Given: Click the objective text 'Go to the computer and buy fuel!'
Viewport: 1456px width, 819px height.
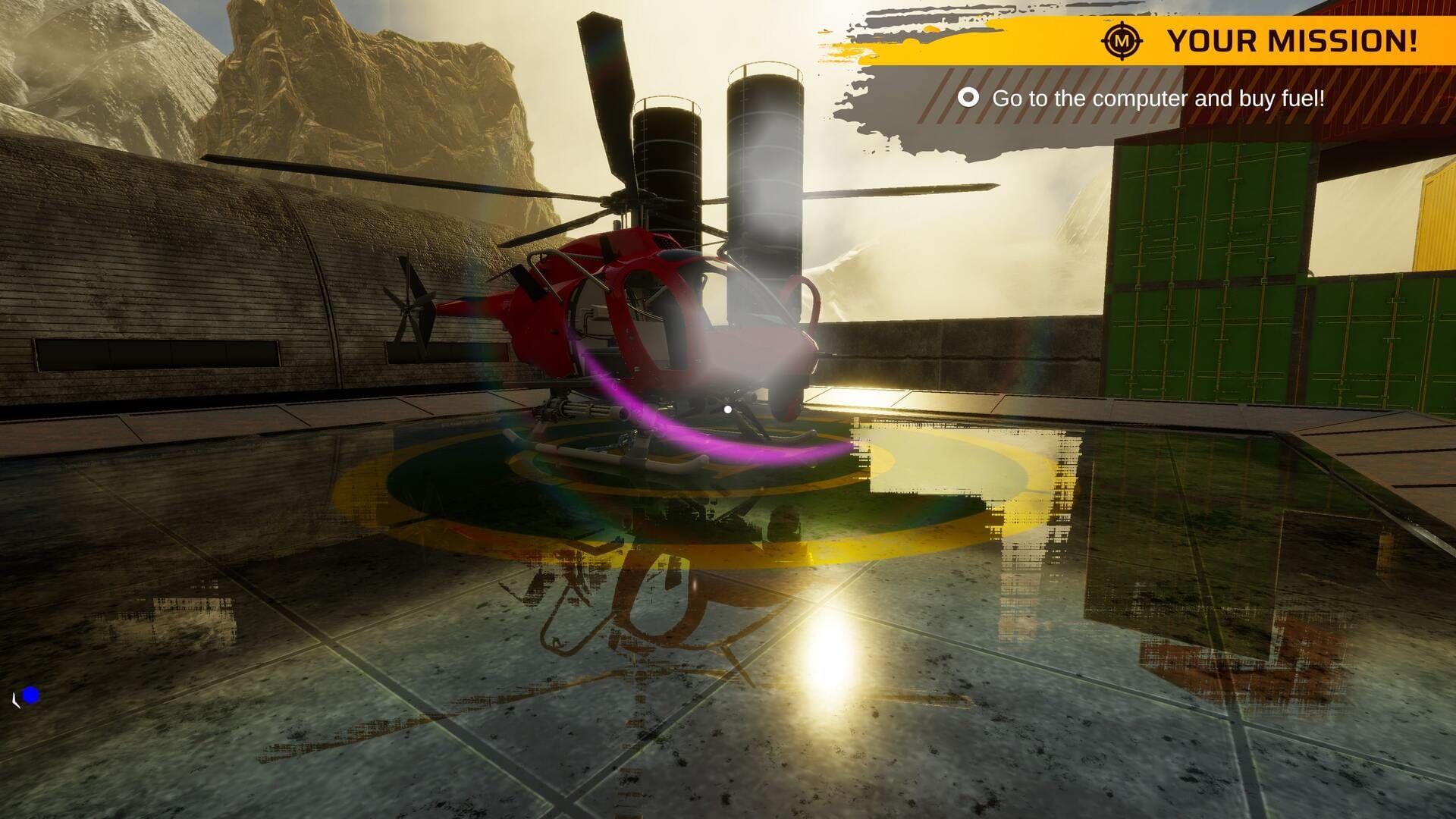Looking at the screenshot, I should (x=1159, y=98).
